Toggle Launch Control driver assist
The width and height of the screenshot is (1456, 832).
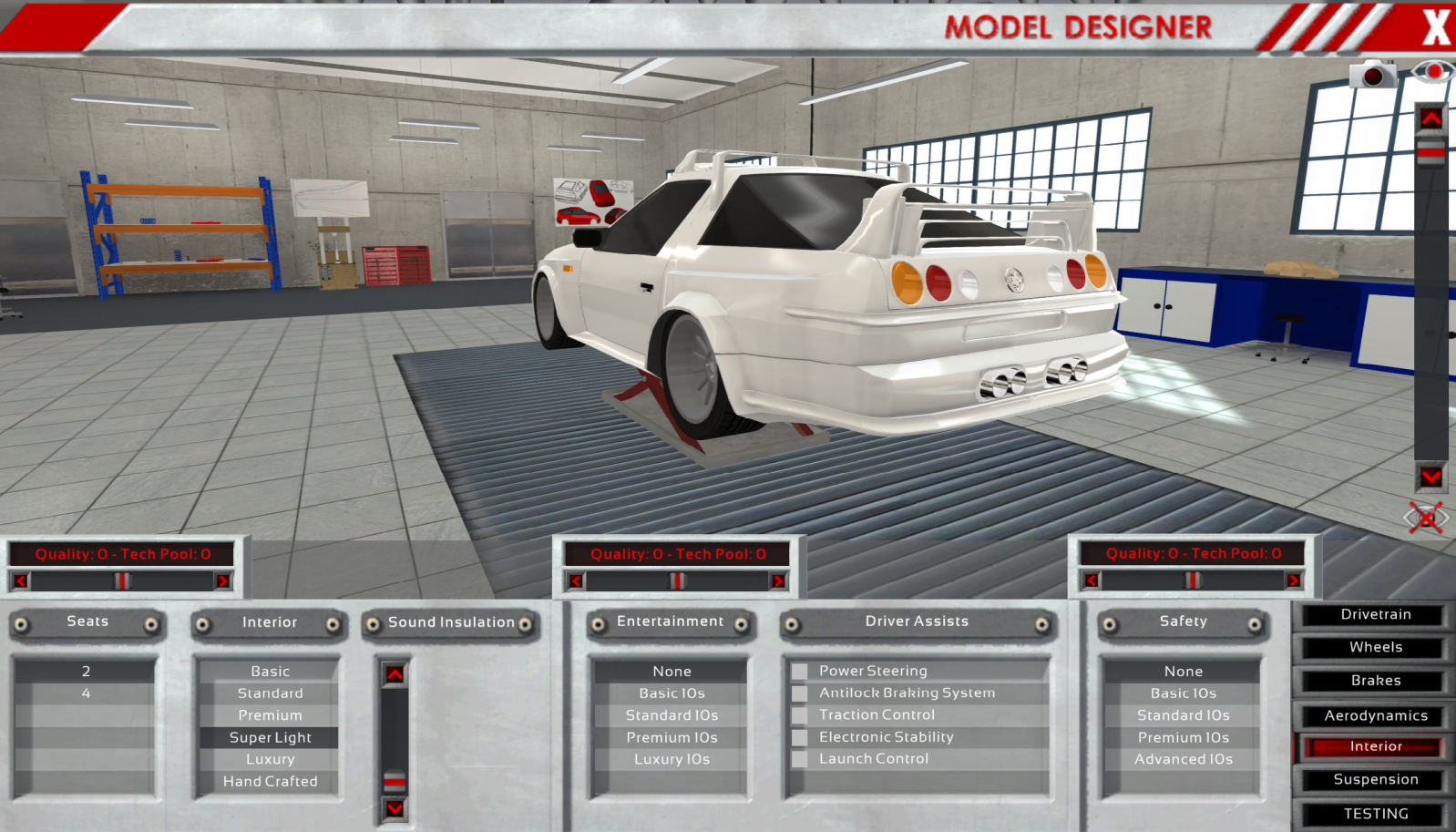(x=800, y=759)
